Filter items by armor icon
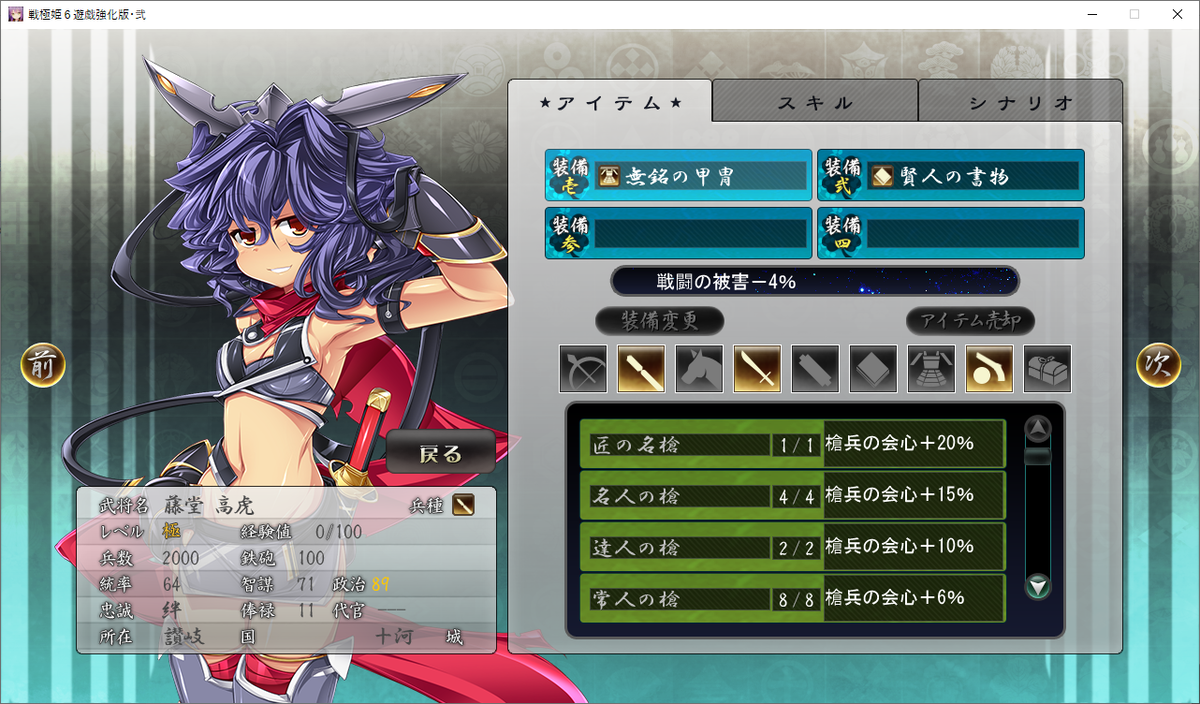The width and height of the screenshot is (1200, 704). tap(931, 369)
